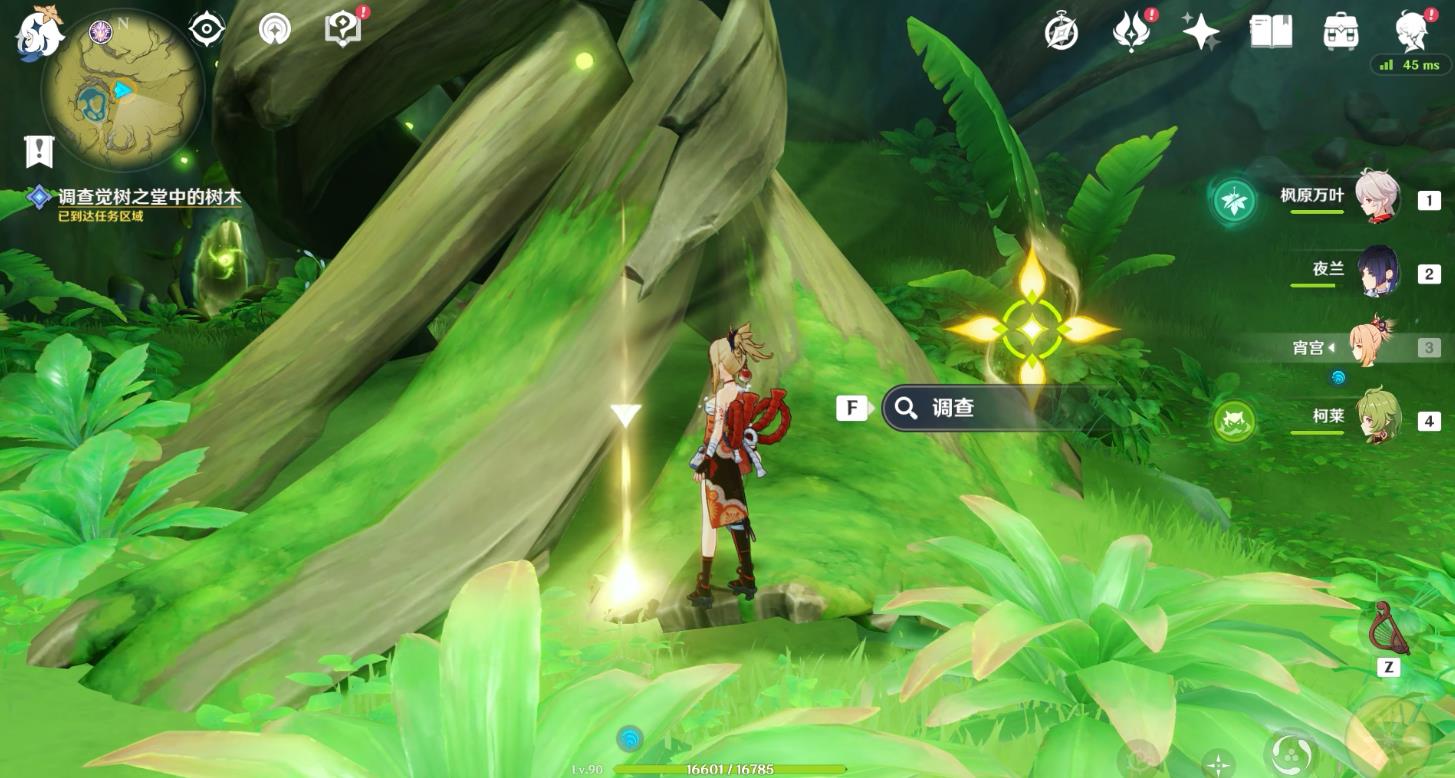Image resolution: width=1455 pixels, height=778 pixels.
Task: Open the adventurer handbook book icon
Action: (1270, 32)
